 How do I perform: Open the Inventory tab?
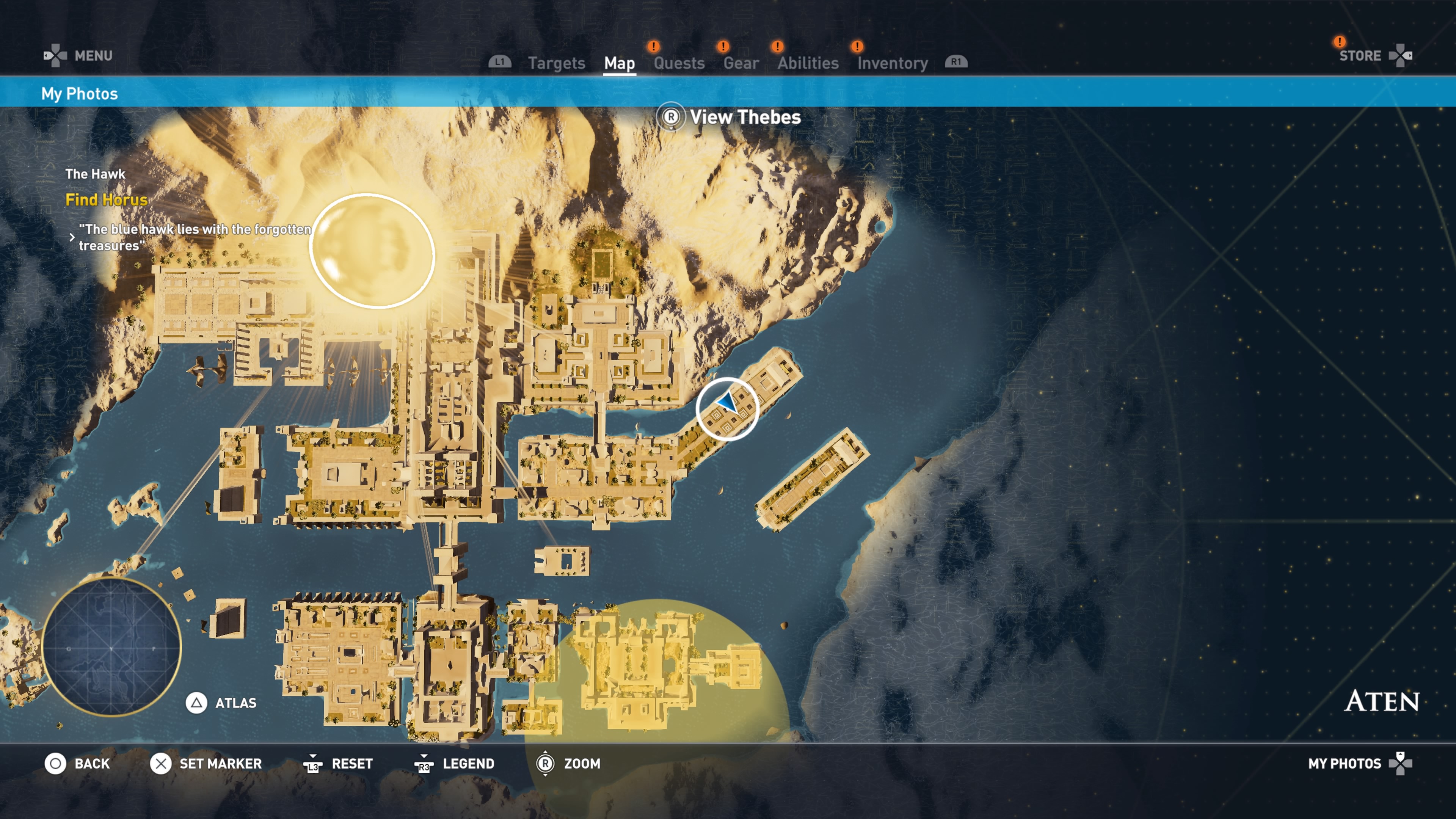tap(892, 63)
